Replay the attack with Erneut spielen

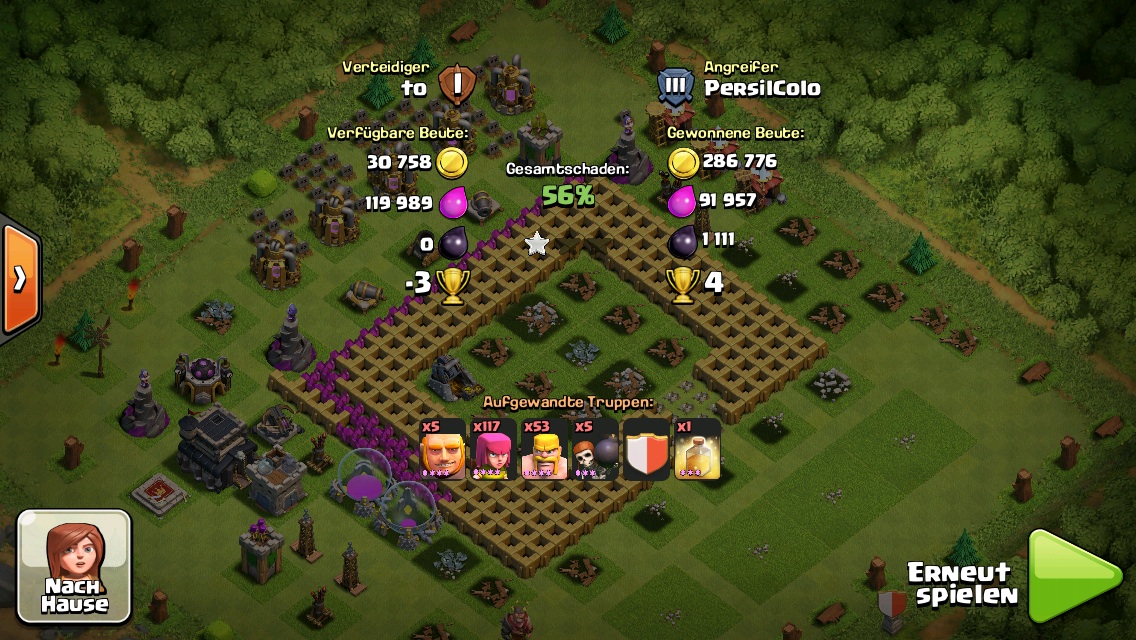pyautogui.click(x=1075, y=578)
